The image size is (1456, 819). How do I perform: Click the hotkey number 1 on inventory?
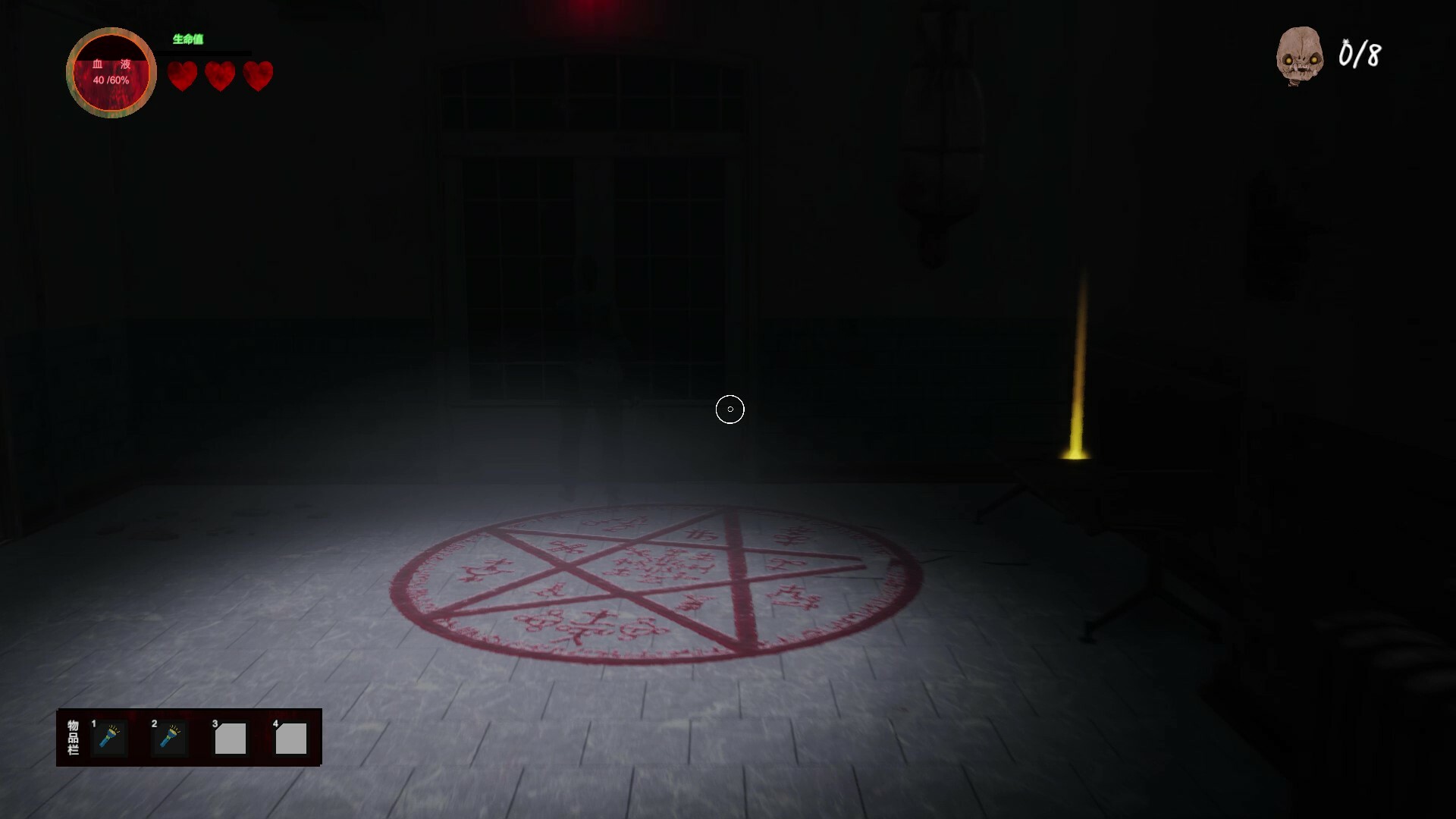(x=93, y=723)
